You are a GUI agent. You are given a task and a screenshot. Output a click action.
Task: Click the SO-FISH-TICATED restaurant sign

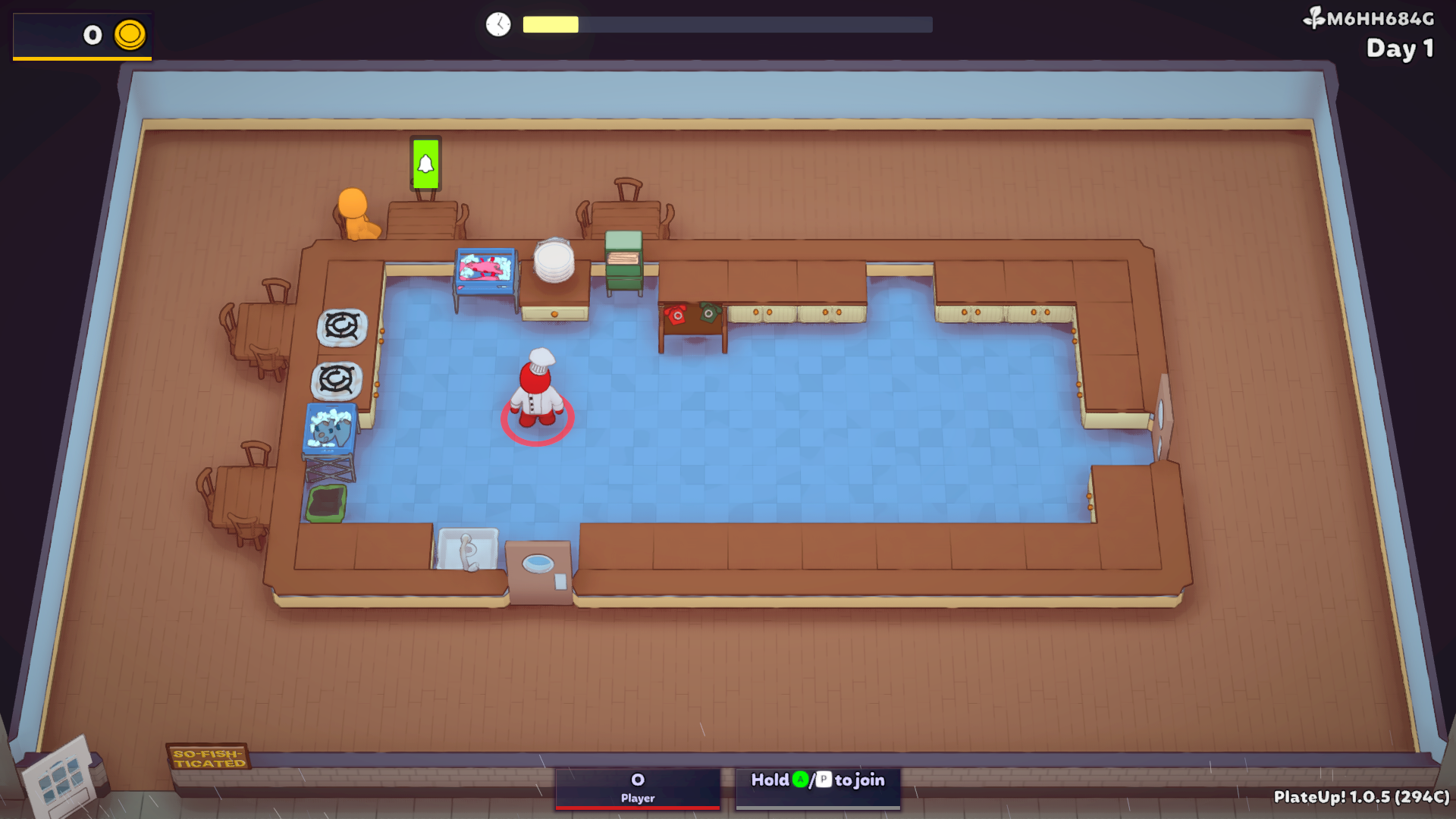tap(209, 757)
